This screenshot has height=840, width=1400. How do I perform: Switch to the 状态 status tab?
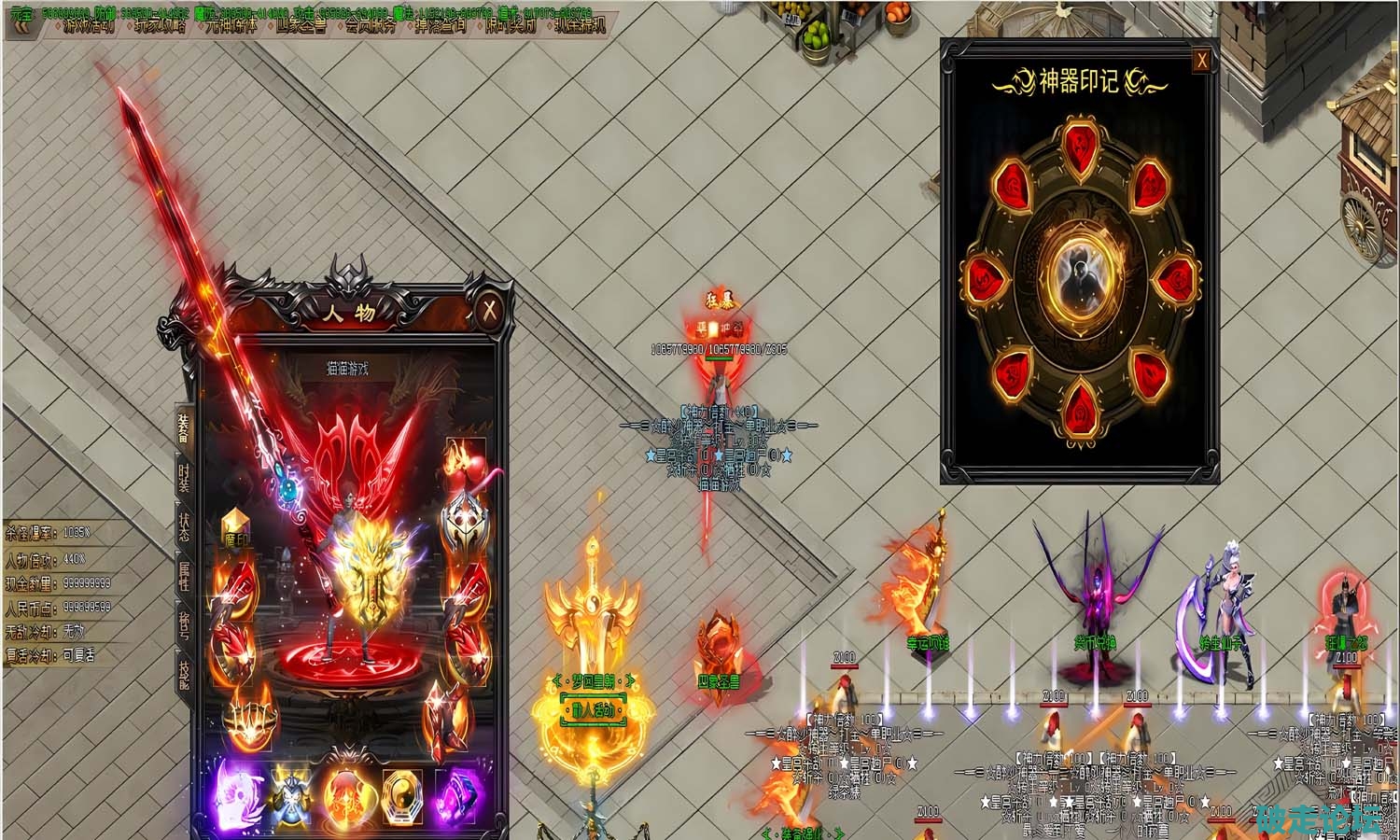184,526
